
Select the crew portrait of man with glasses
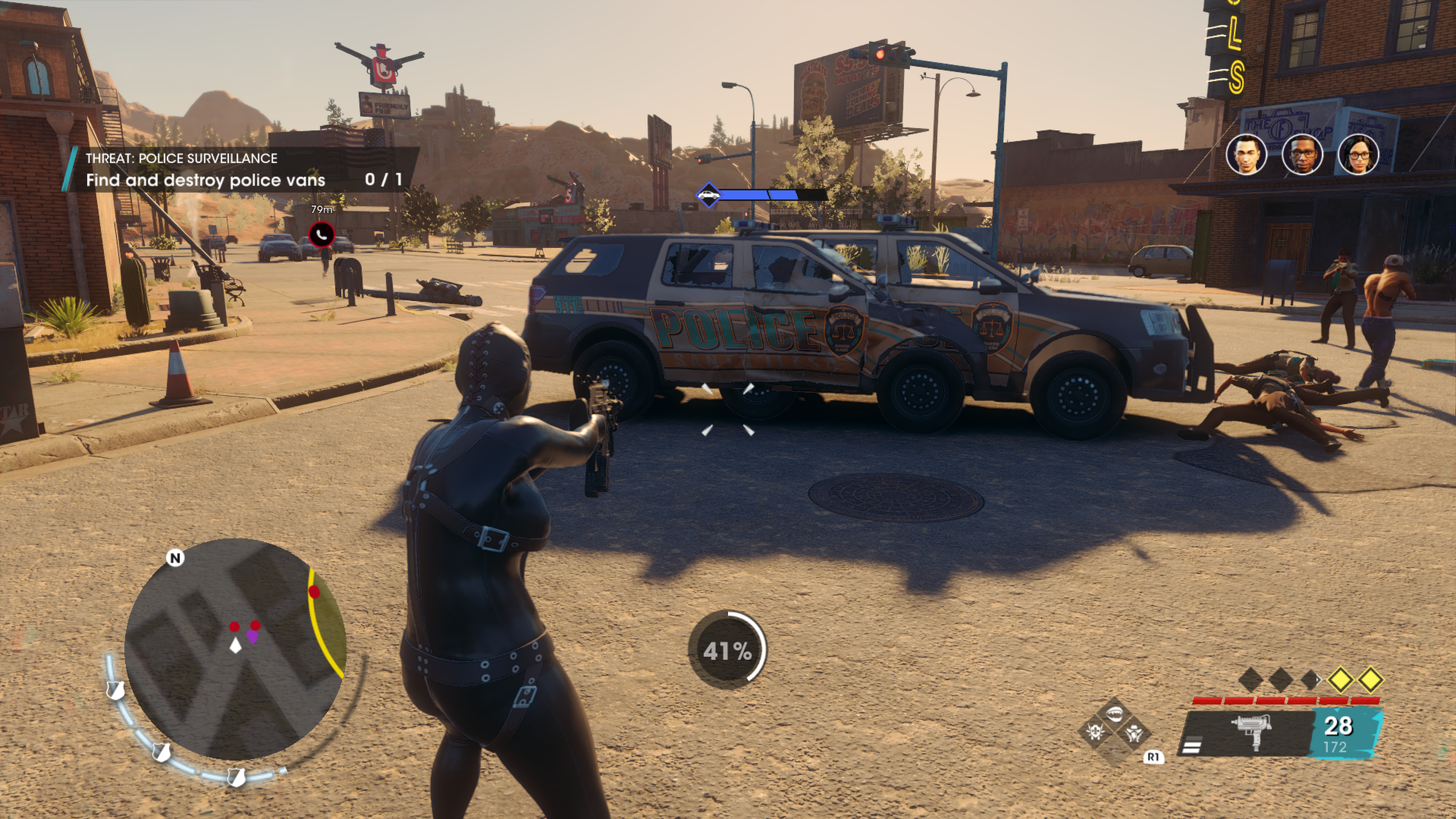click(x=1302, y=154)
